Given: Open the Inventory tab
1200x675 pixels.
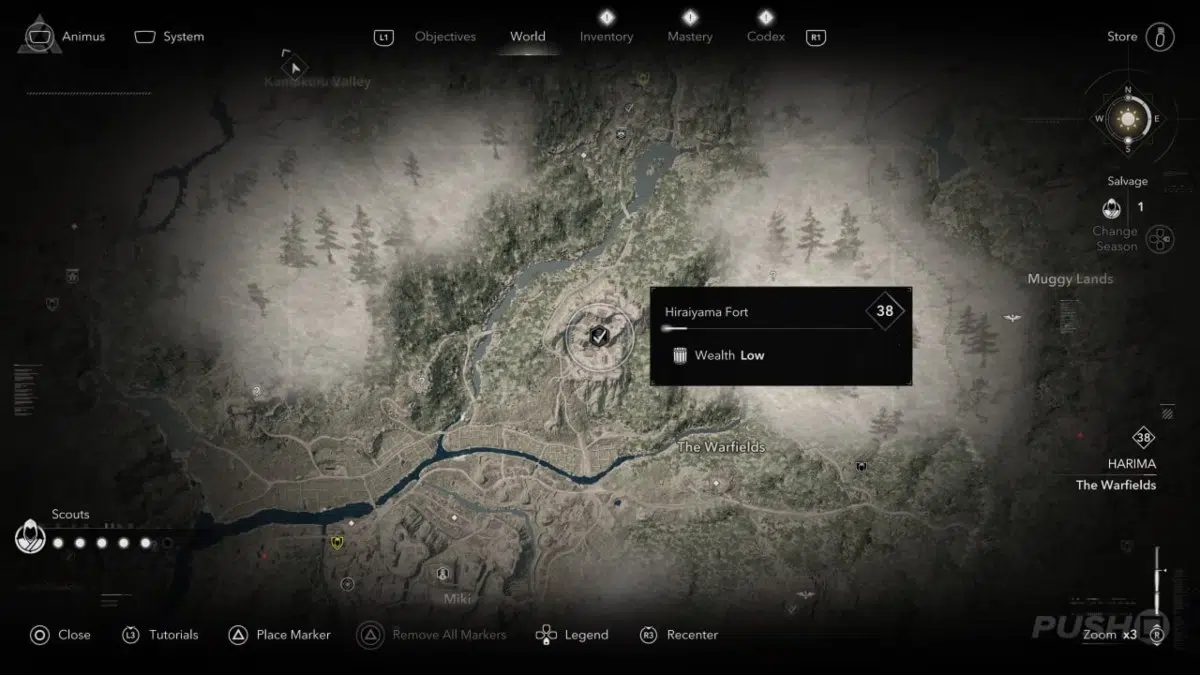Looking at the screenshot, I should 606,37.
